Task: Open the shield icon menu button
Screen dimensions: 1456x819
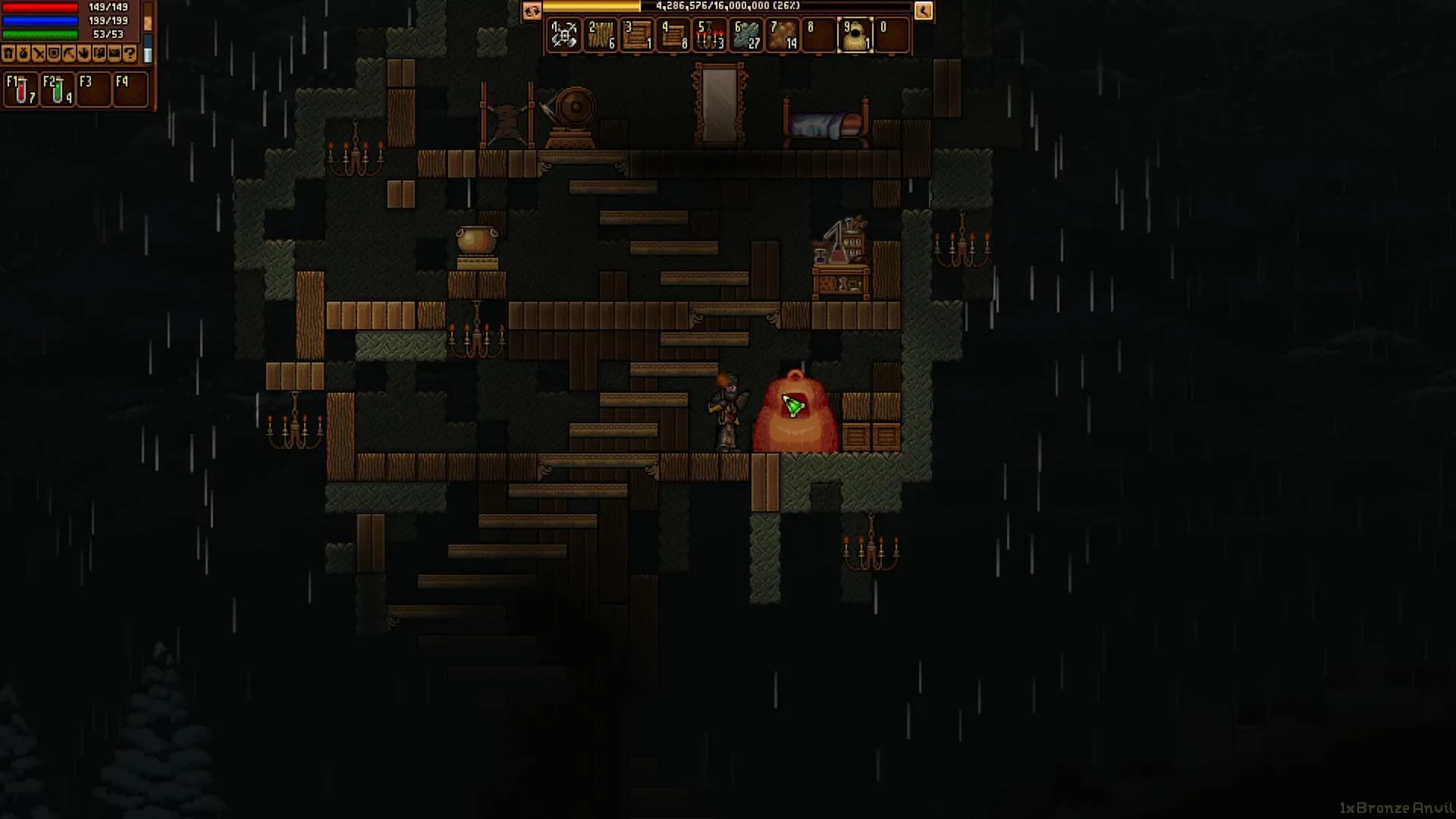Action: point(54,54)
